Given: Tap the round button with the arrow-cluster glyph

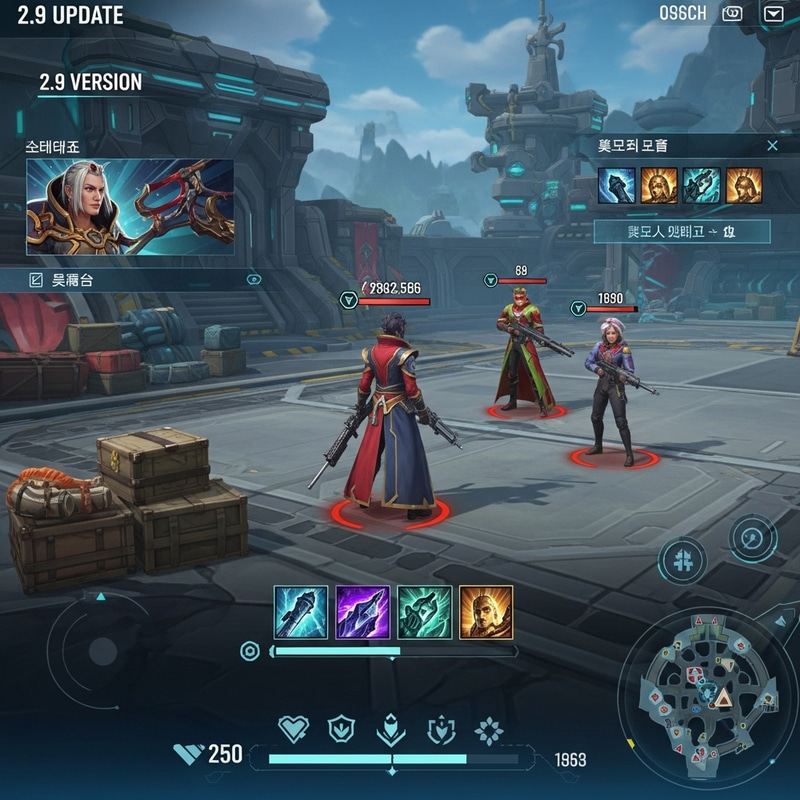Looking at the screenshot, I should (683, 560).
